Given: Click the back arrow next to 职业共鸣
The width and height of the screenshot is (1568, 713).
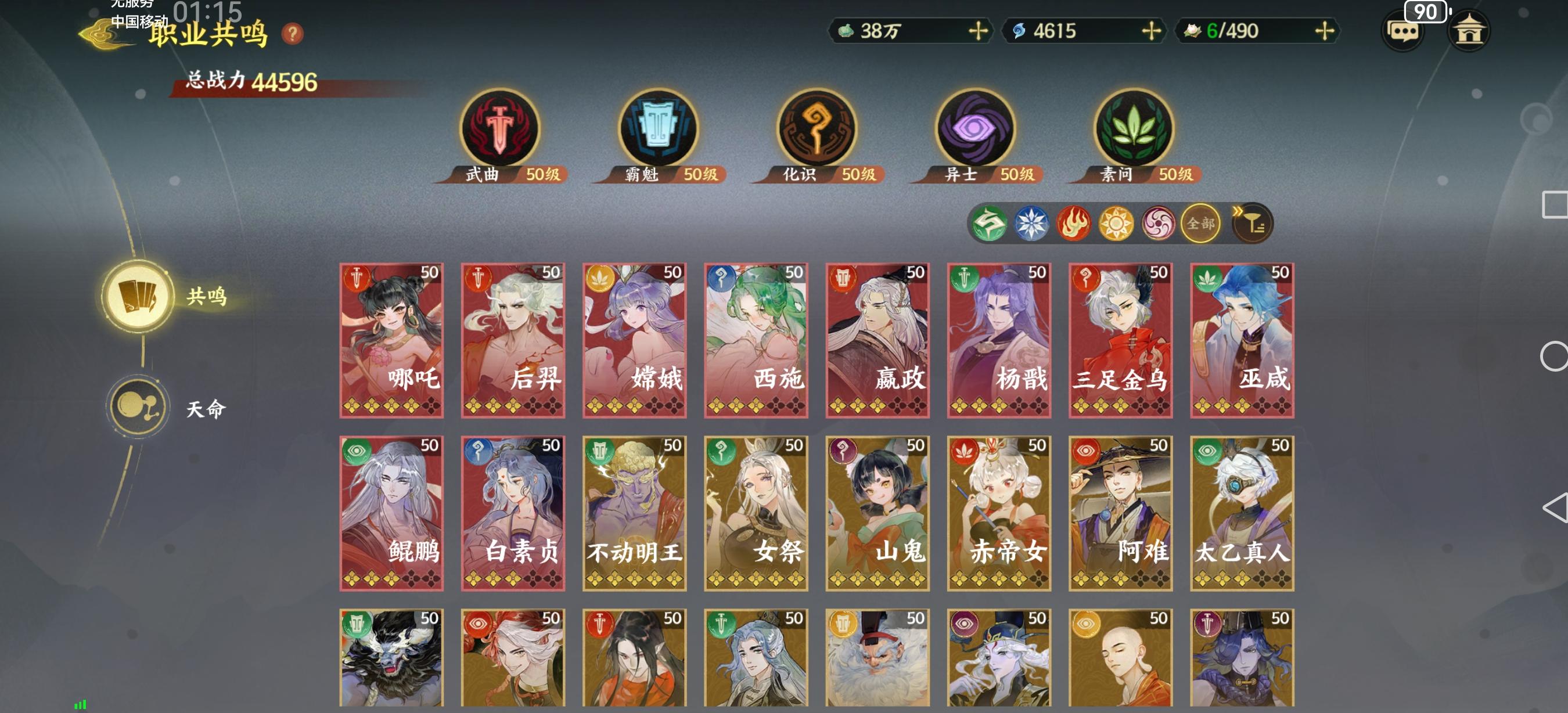Looking at the screenshot, I should tap(102, 34).
